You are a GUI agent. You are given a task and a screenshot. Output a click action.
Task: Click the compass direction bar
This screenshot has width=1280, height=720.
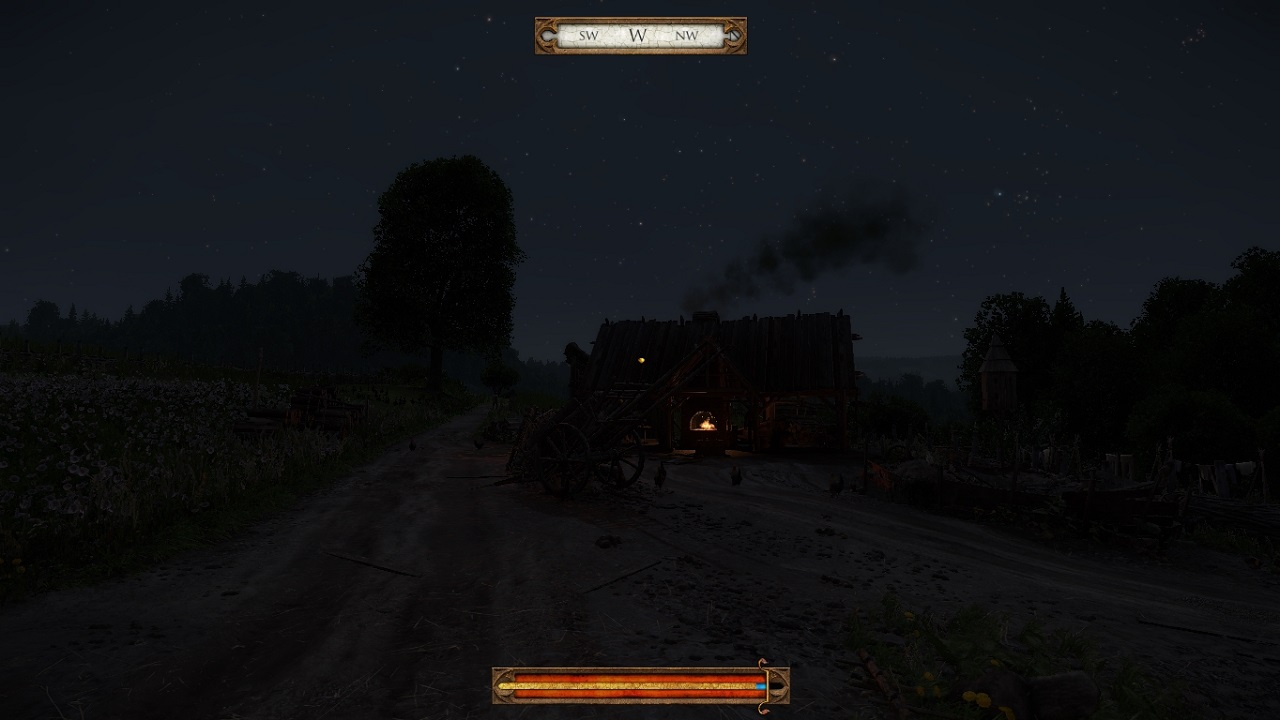tap(640, 36)
